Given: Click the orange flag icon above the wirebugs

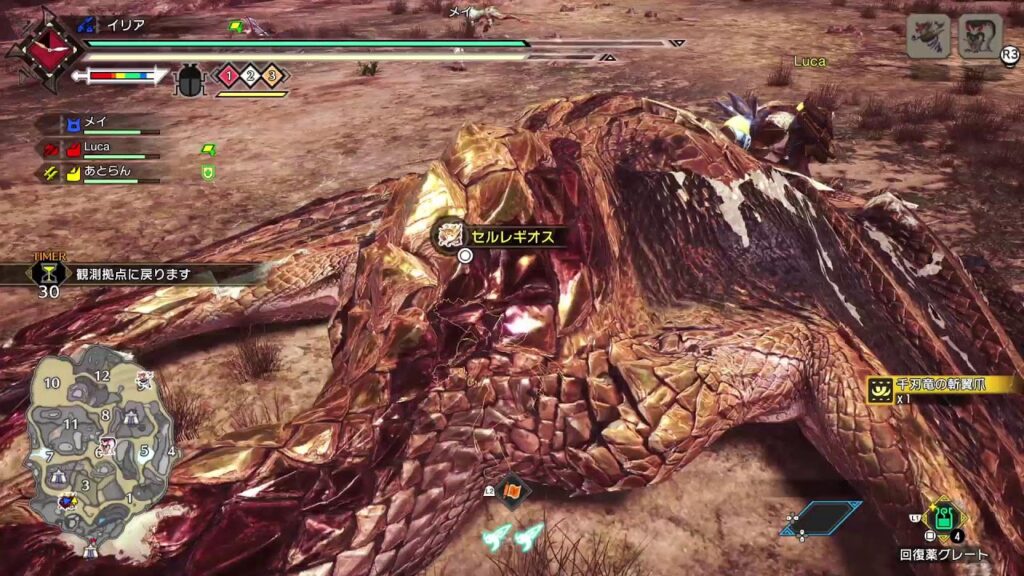Looking at the screenshot, I should click(512, 491).
